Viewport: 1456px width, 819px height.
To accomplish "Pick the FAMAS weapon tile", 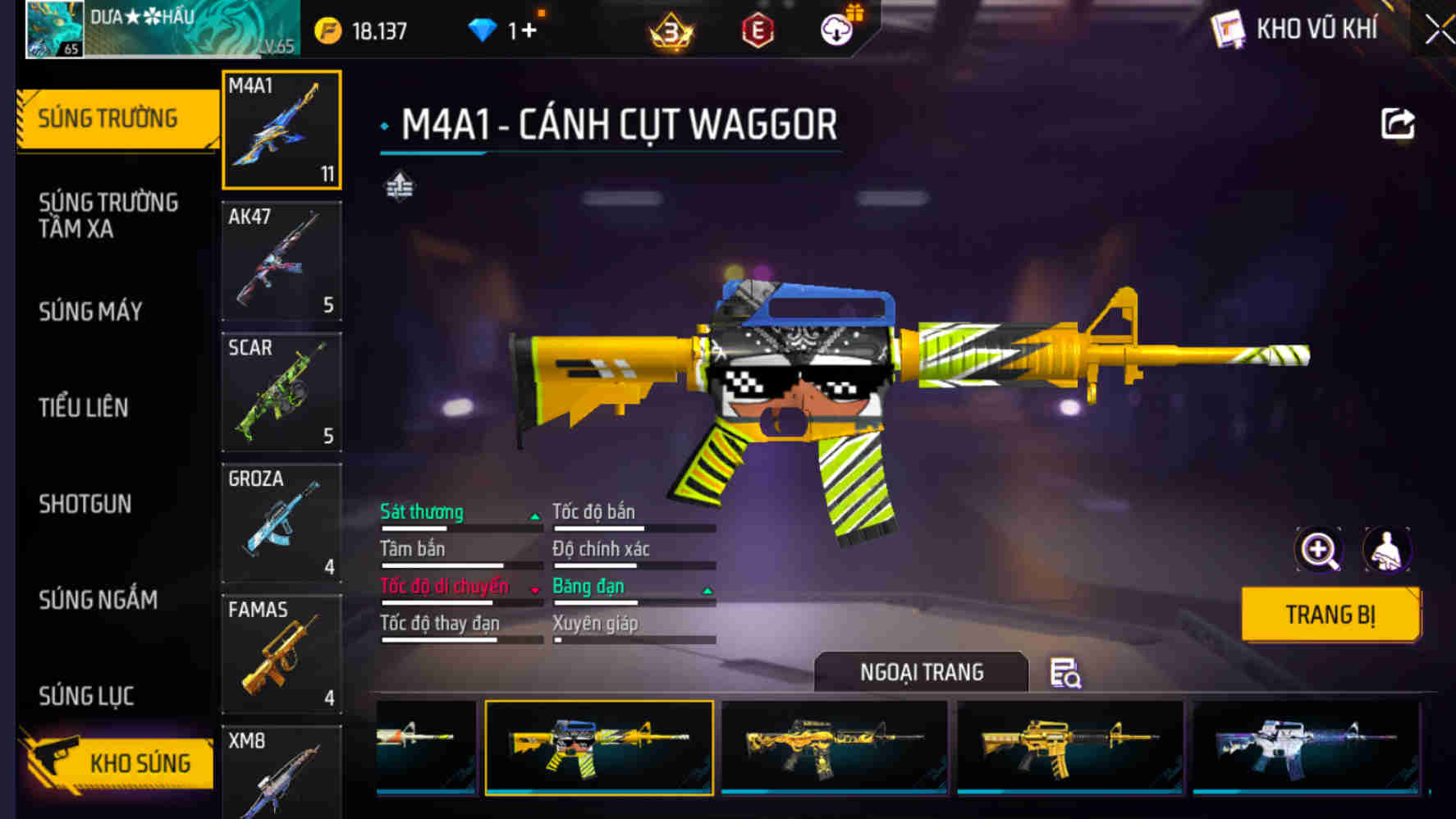I will pos(282,654).
